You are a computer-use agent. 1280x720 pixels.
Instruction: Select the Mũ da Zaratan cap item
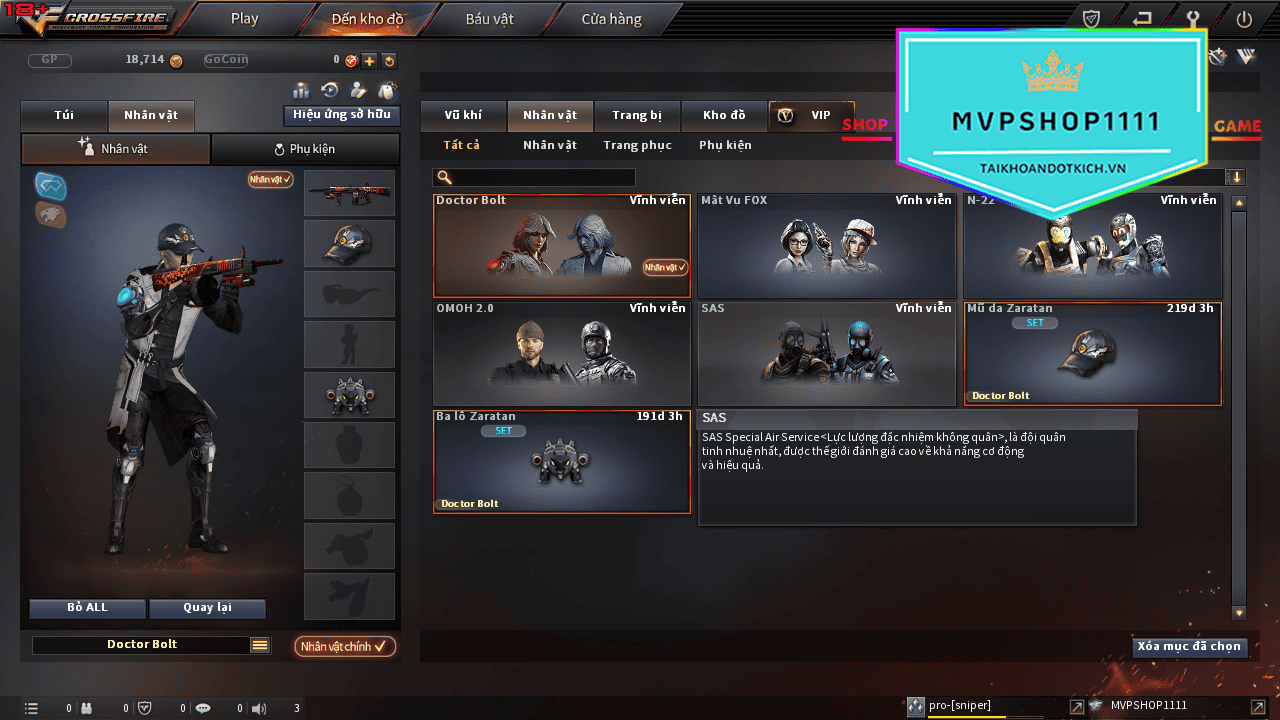tap(1092, 354)
